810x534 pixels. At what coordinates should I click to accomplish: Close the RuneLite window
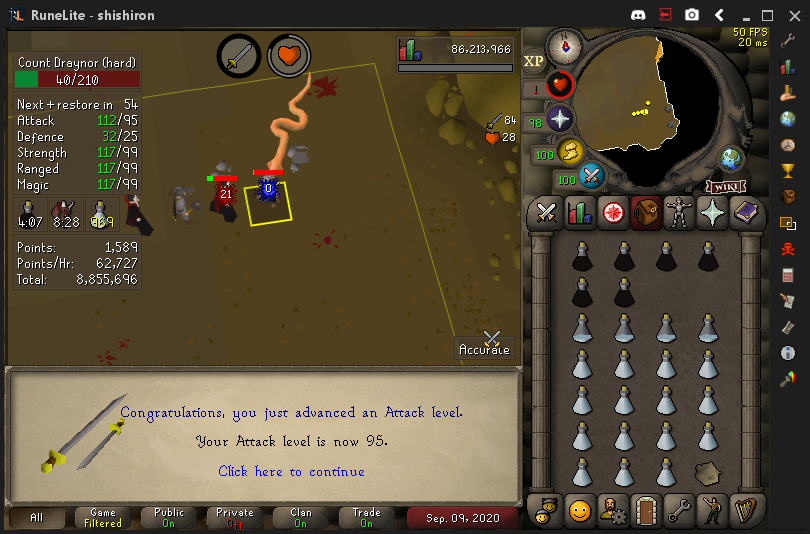click(x=793, y=15)
